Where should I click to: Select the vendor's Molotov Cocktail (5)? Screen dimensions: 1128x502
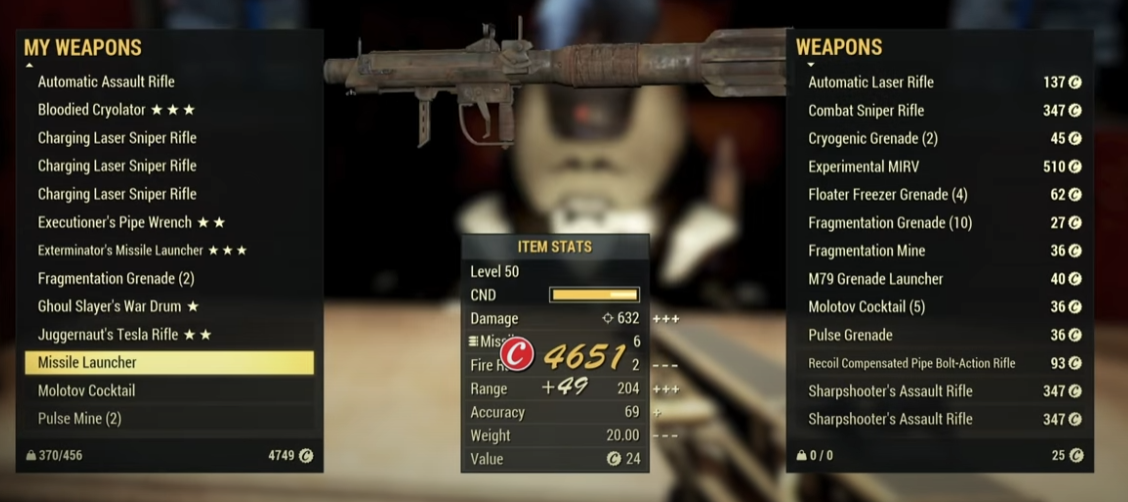pyautogui.click(x=867, y=306)
